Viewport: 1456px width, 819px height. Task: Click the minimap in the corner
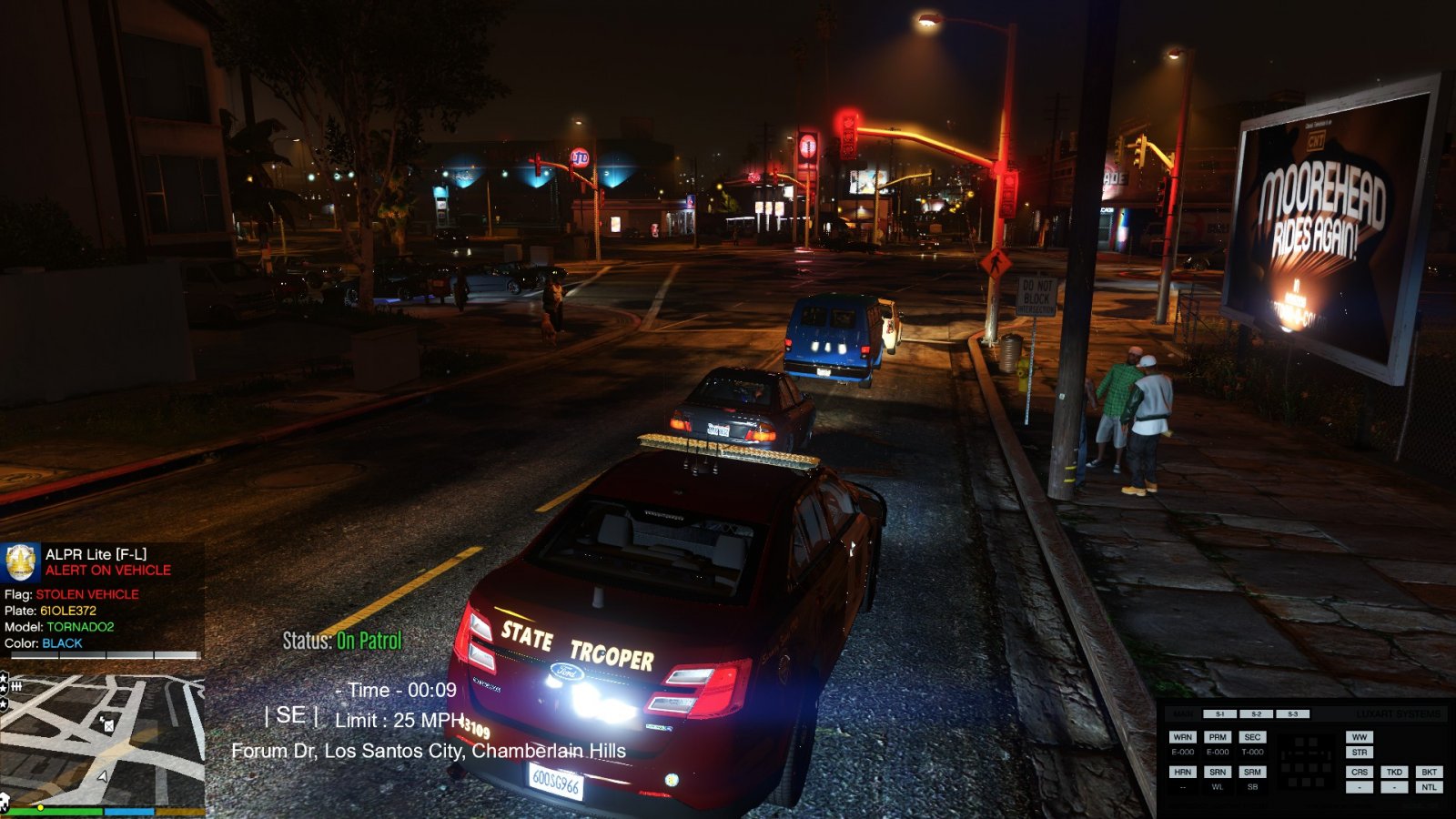point(102,739)
